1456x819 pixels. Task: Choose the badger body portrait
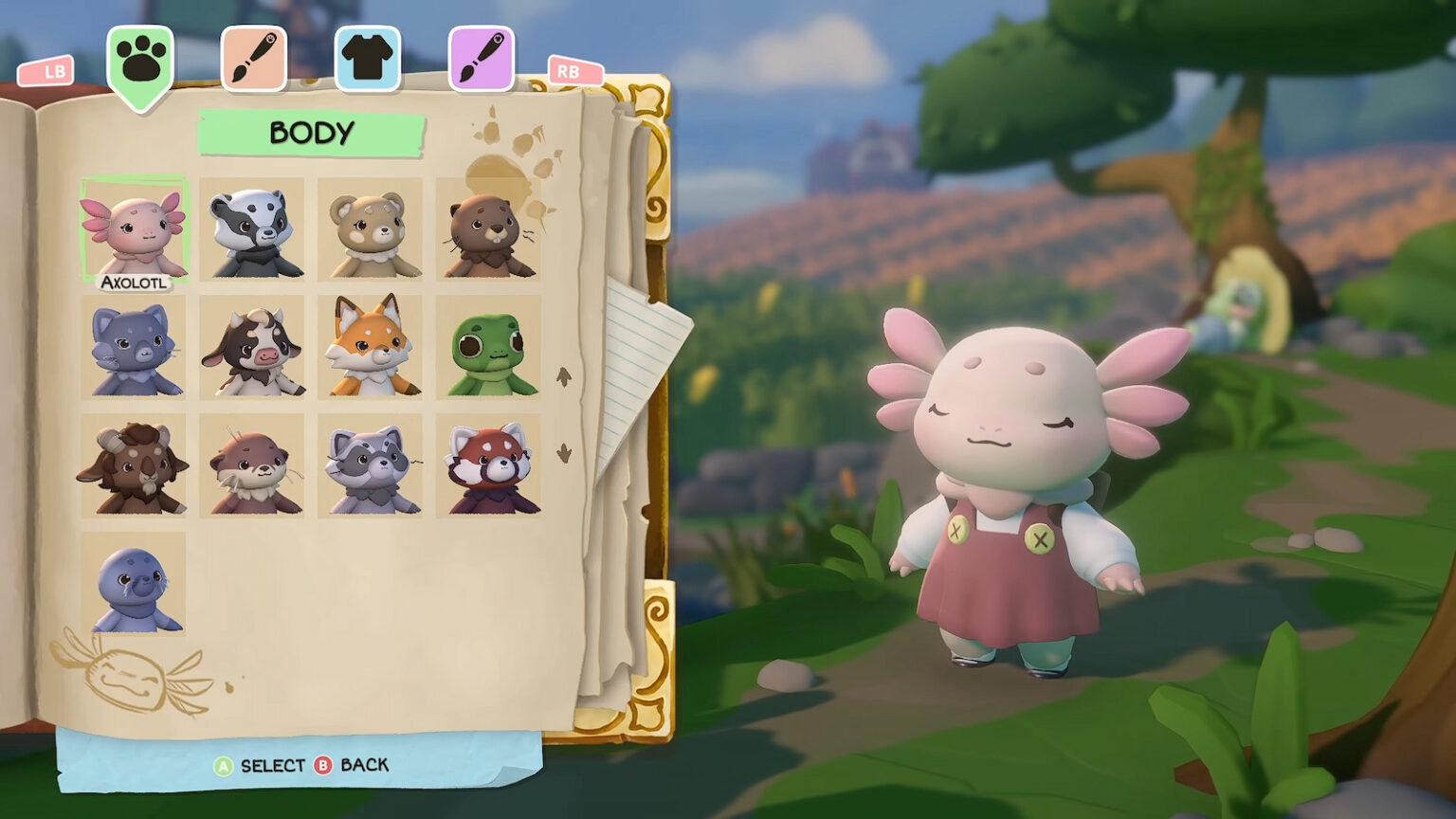[x=252, y=227]
